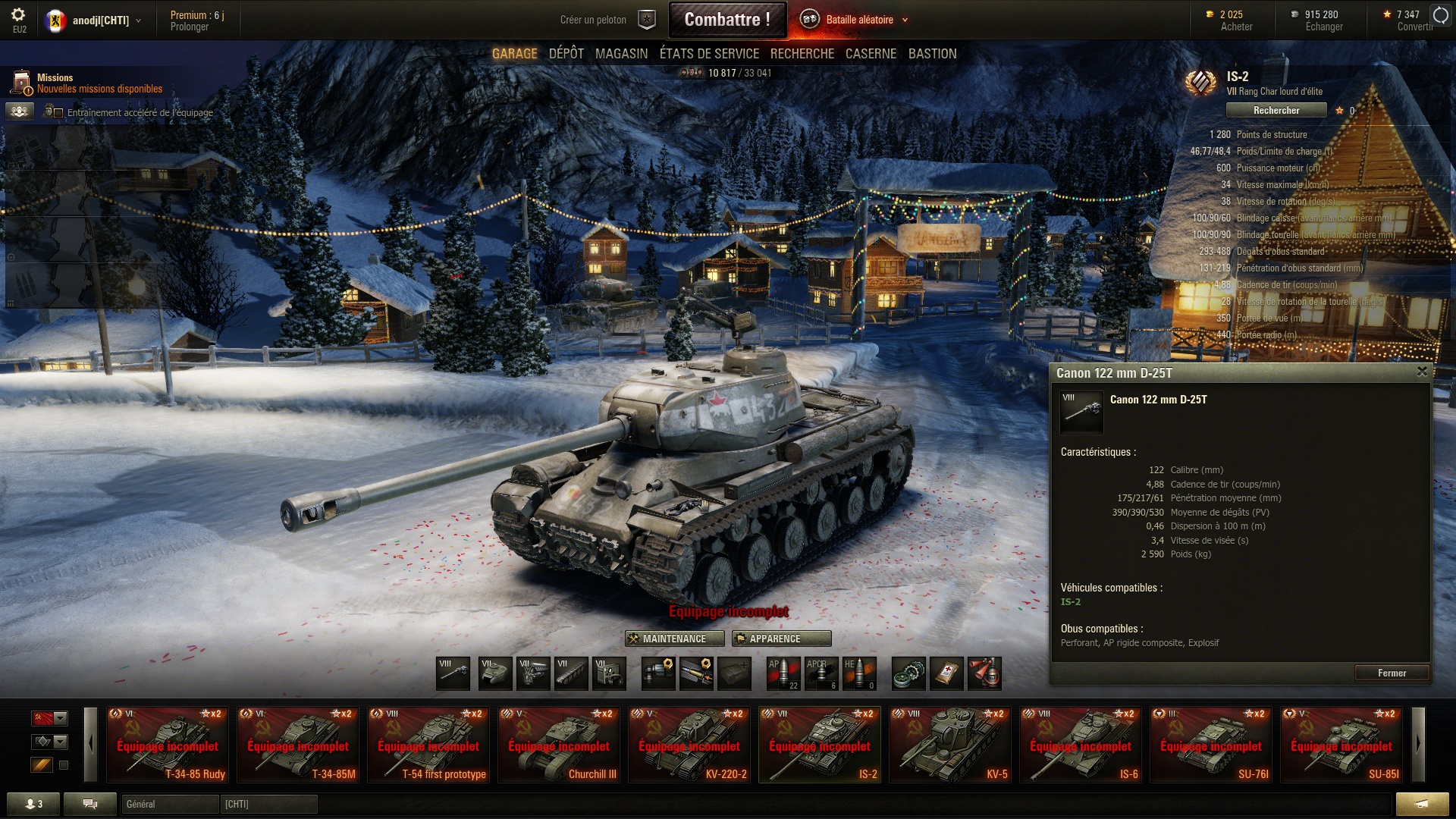Screen dimensions: 1456x819
Task: Start battle with the Combattre button
Action: 726,20
